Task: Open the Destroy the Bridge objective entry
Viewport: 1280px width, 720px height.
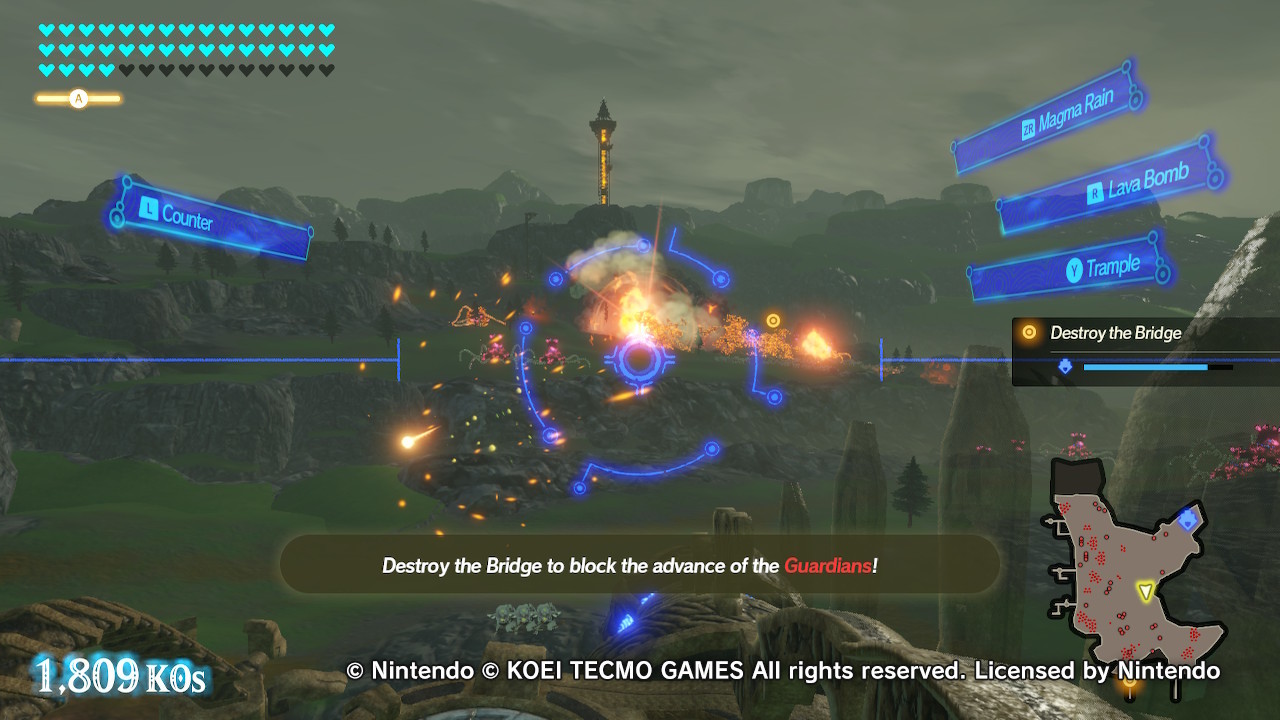Action: coord(1117,333)
